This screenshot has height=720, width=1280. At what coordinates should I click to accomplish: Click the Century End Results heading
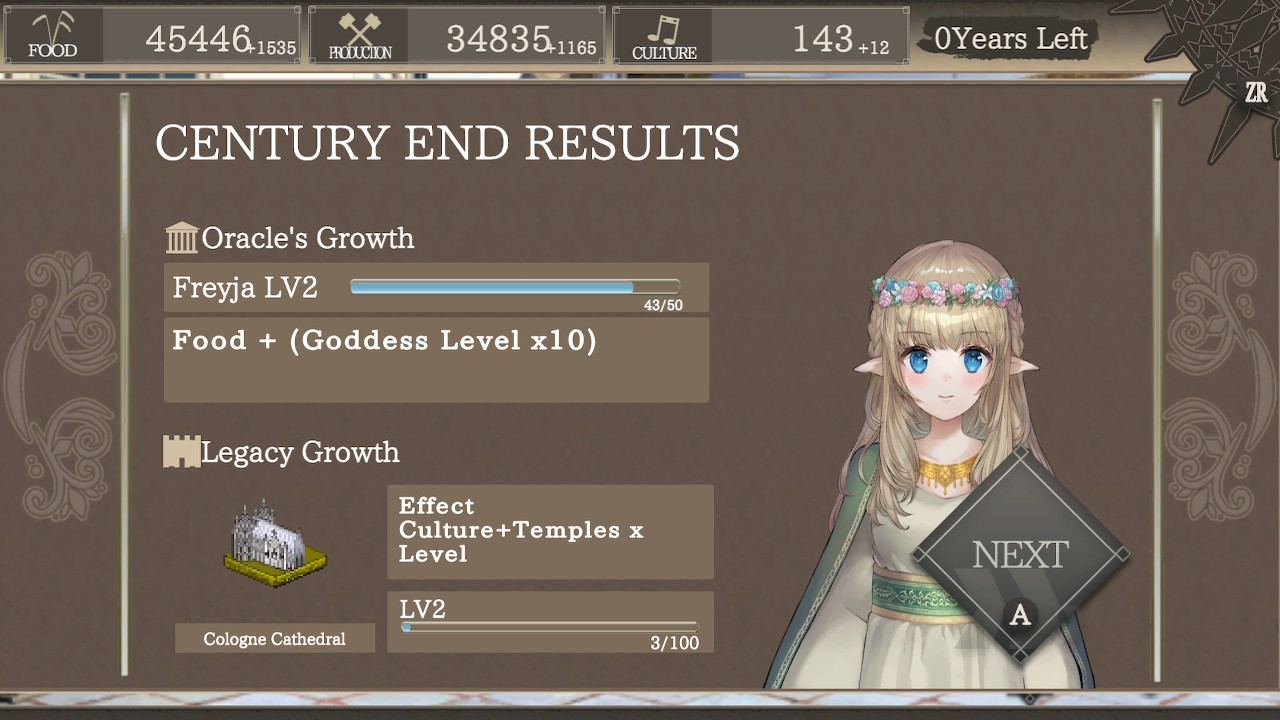coord(446,143)
